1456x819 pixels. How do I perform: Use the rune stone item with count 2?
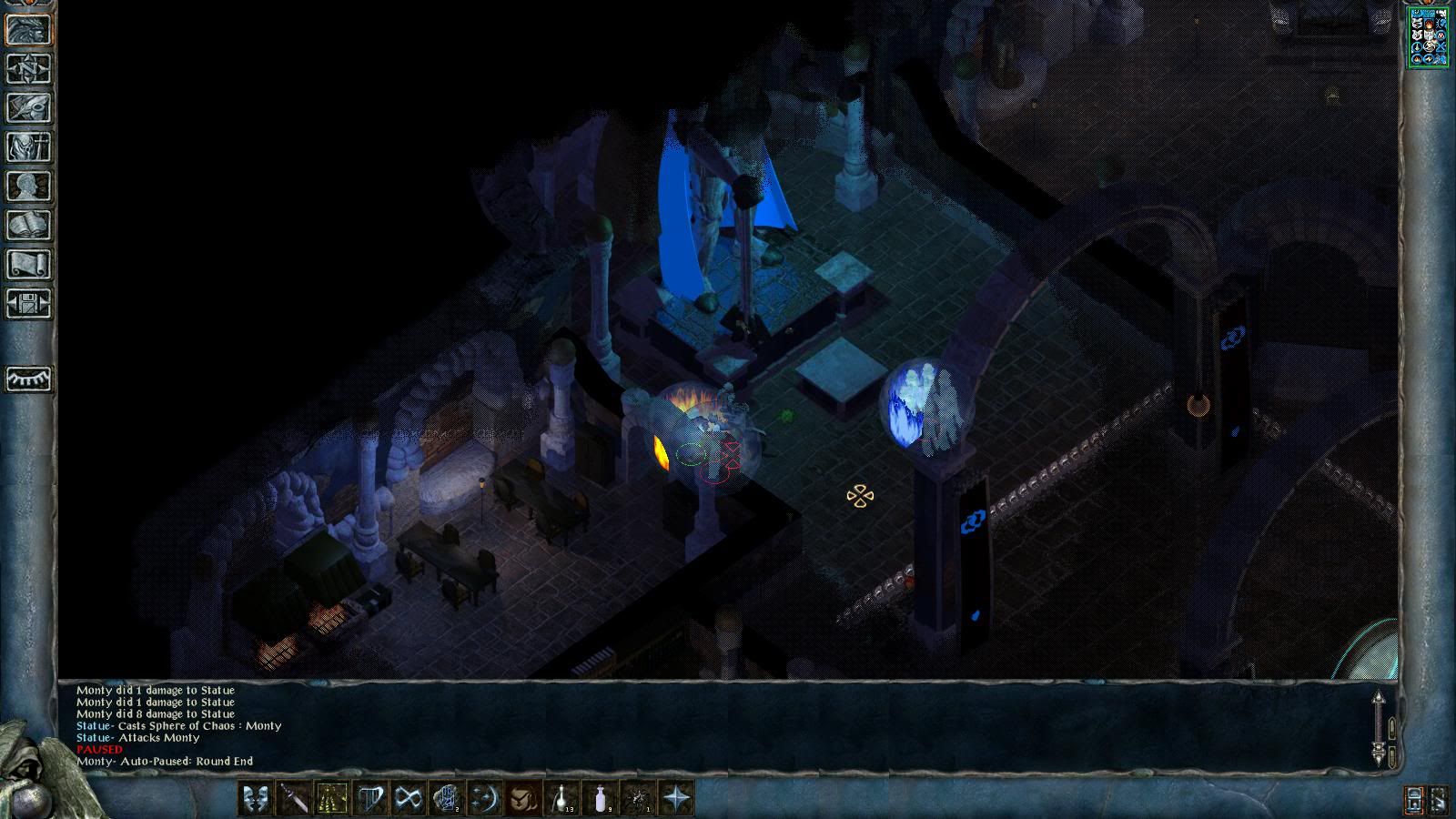point(447,798)
